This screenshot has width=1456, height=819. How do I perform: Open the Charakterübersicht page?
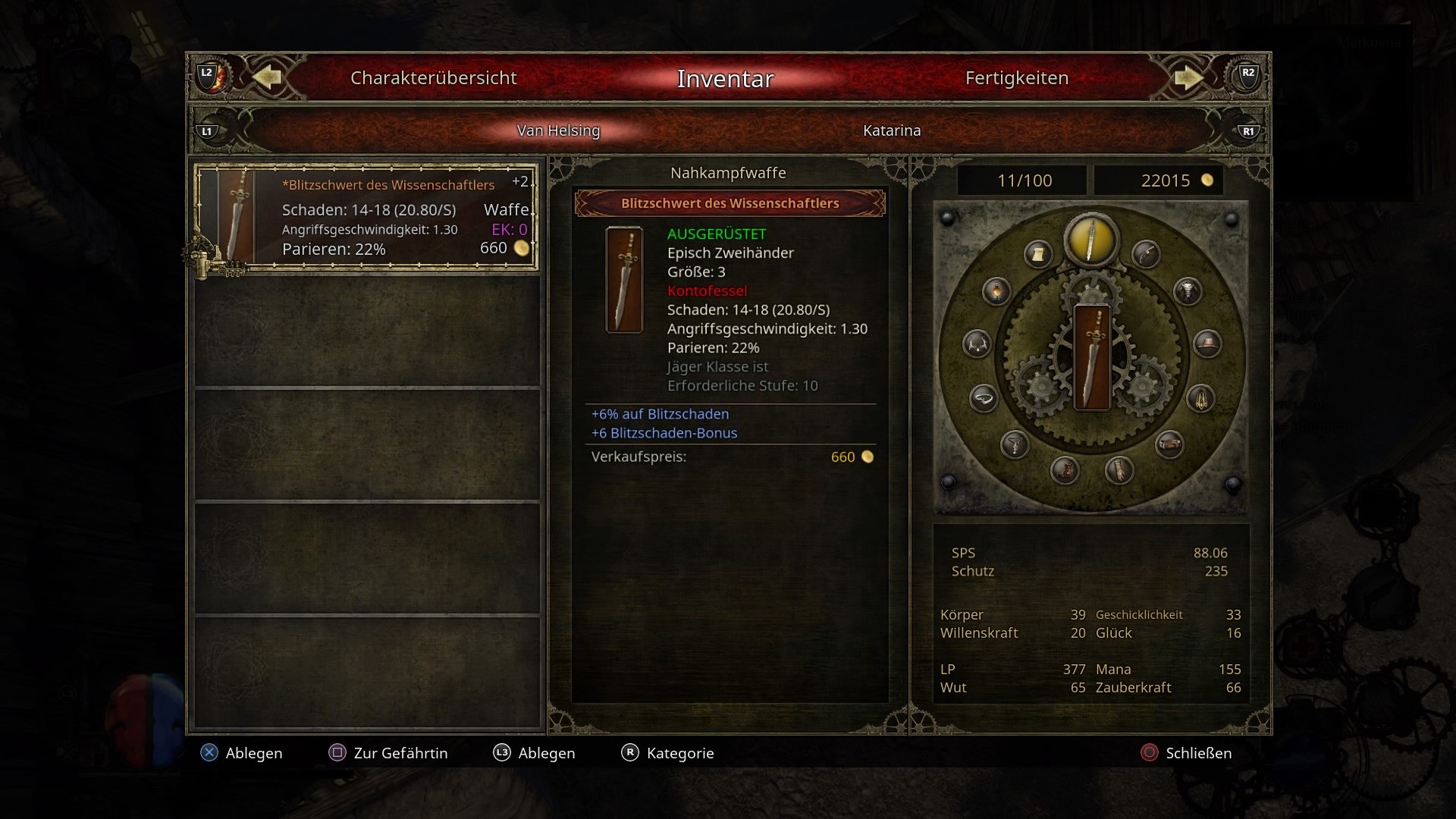click(433, 77)
